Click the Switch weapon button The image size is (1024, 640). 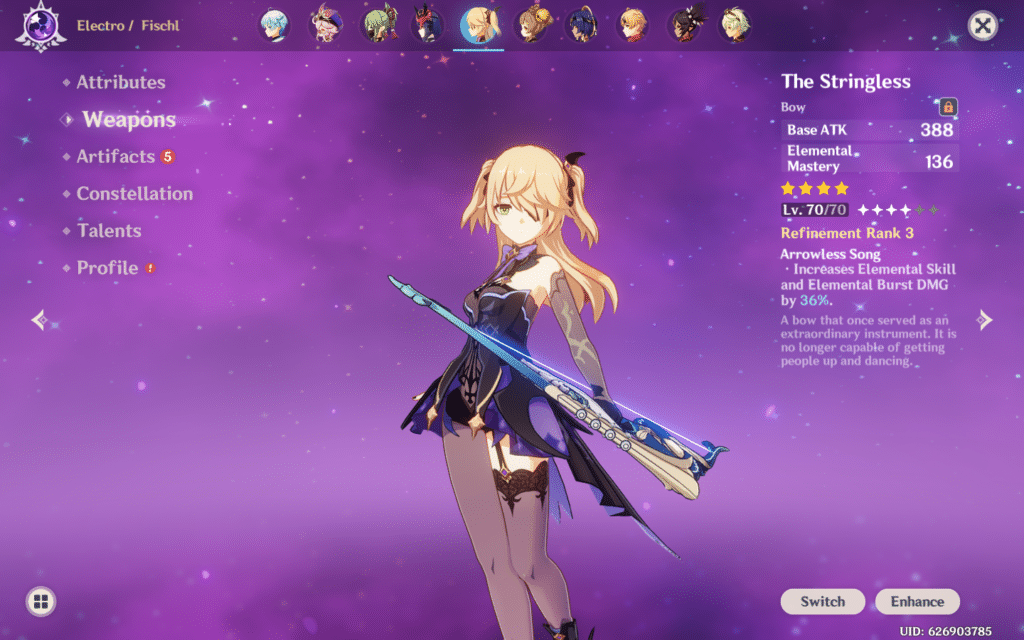point(822,601)
